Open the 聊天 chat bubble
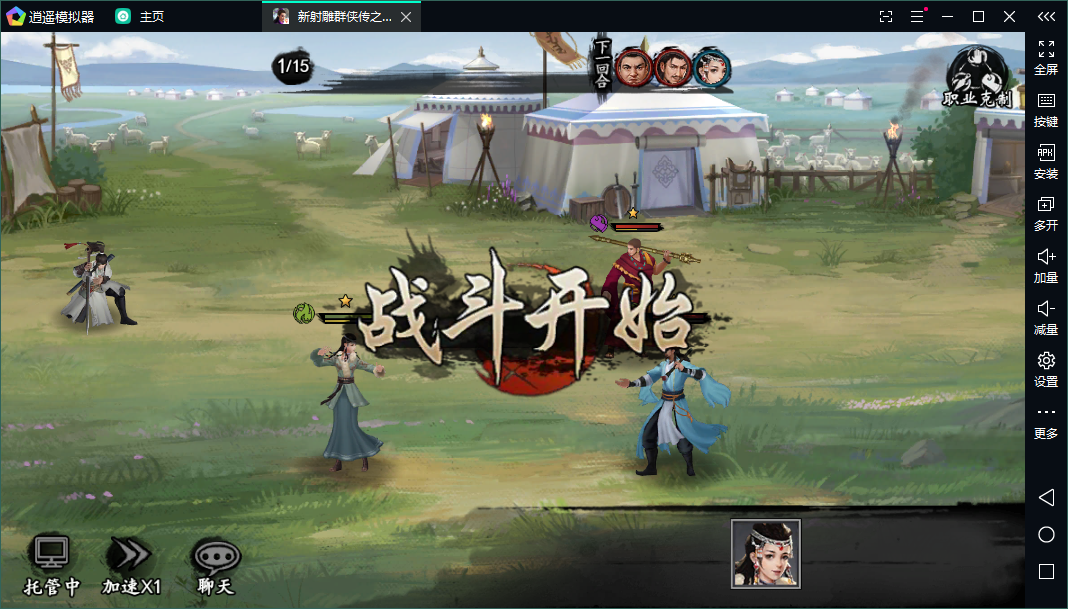The height and width of the screenshot is (609, 1068). [215, 565]
